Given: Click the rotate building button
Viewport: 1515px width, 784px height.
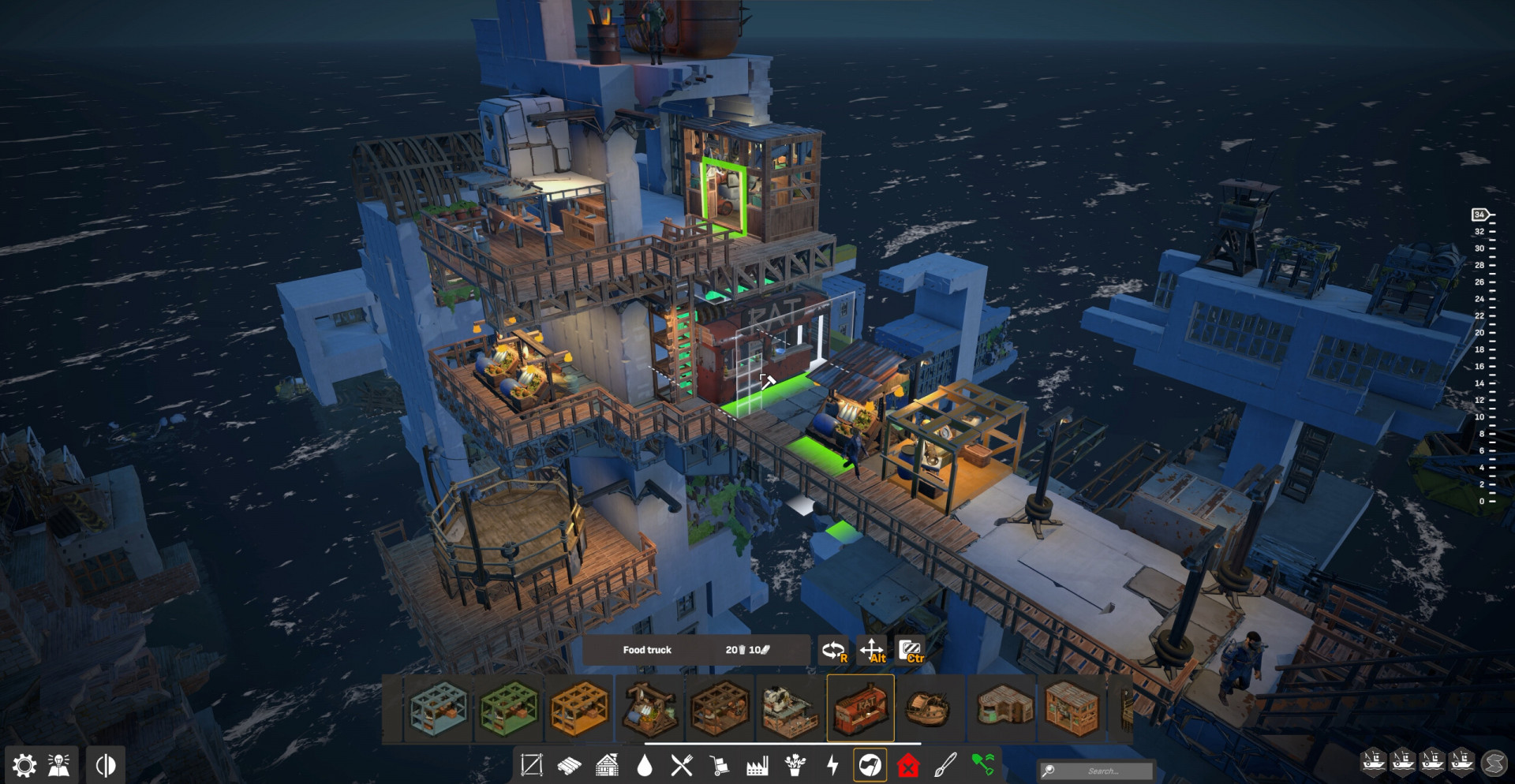Looking at the screenshot, I should (833, 651).
